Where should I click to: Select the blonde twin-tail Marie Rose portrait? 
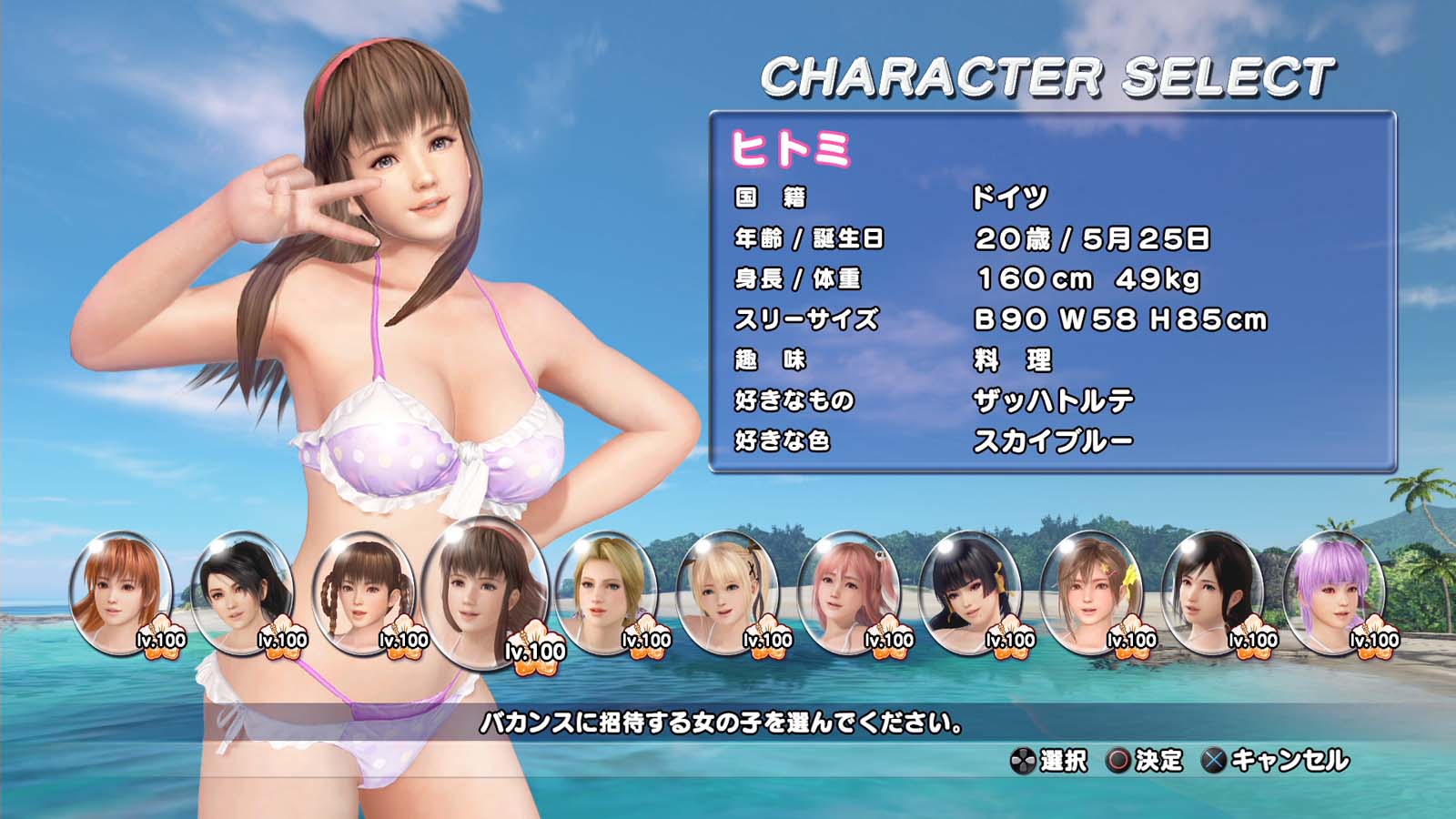click(x=726, y=591)
